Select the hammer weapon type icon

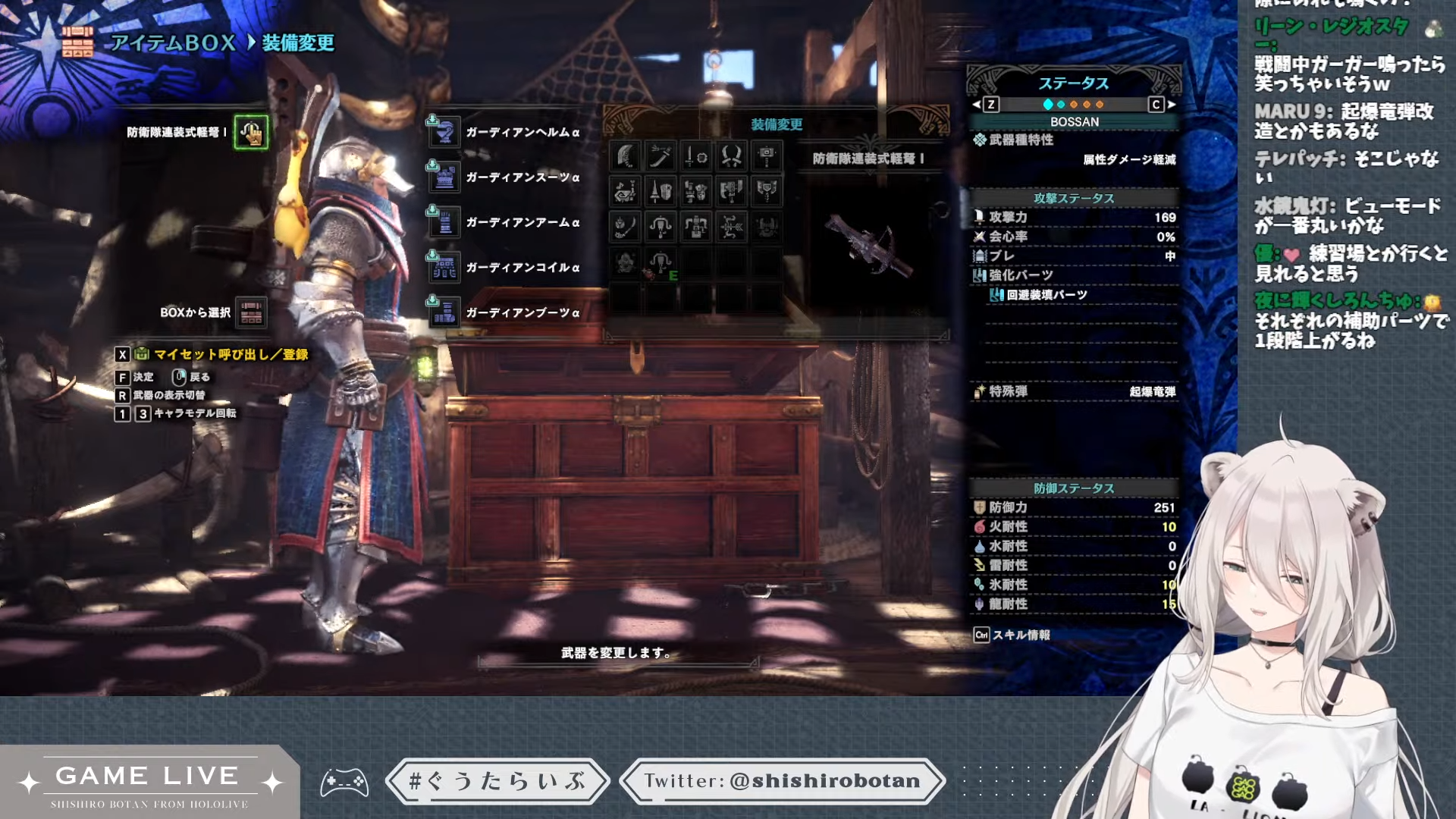tap(767, 156)
